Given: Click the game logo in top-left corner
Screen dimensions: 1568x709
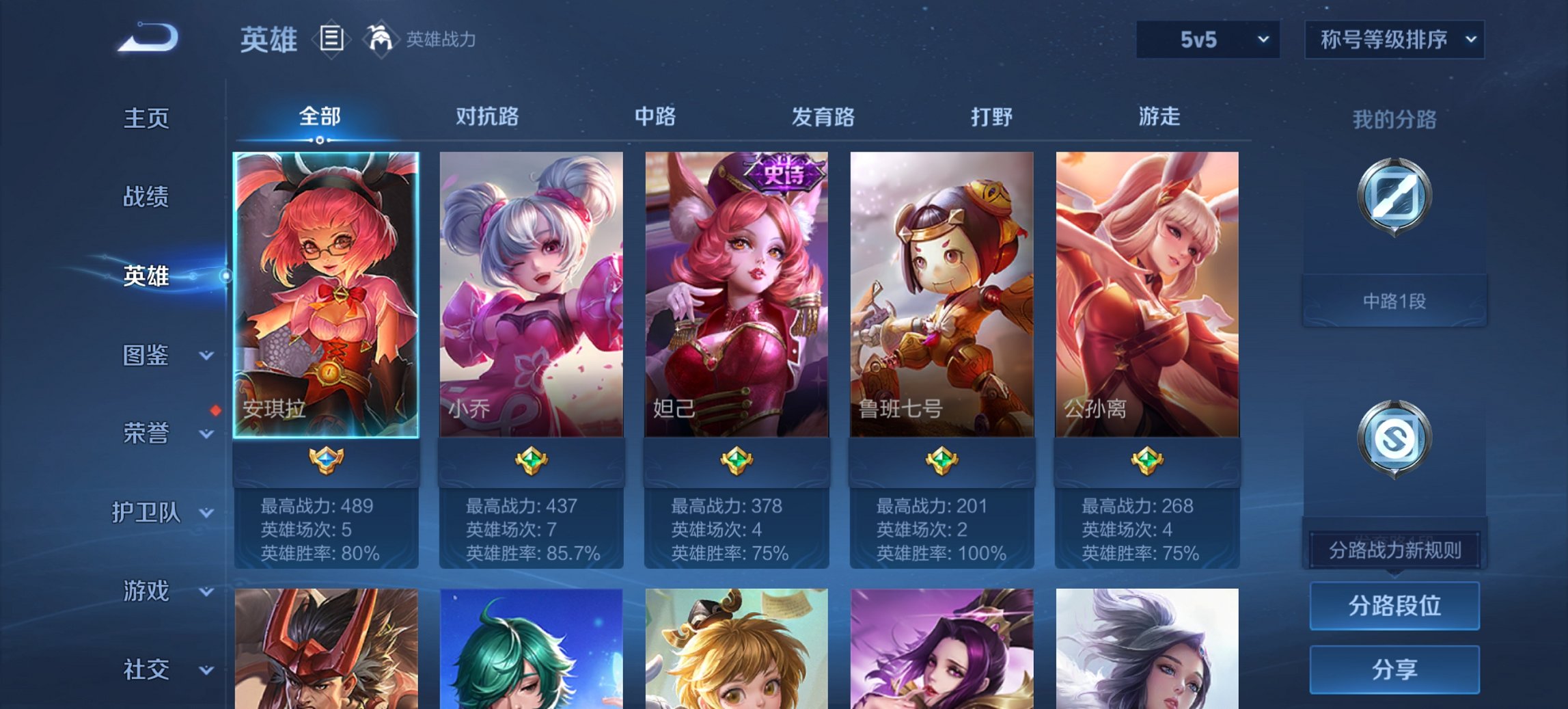Looking at the screenshot, I should coord(147,38).
